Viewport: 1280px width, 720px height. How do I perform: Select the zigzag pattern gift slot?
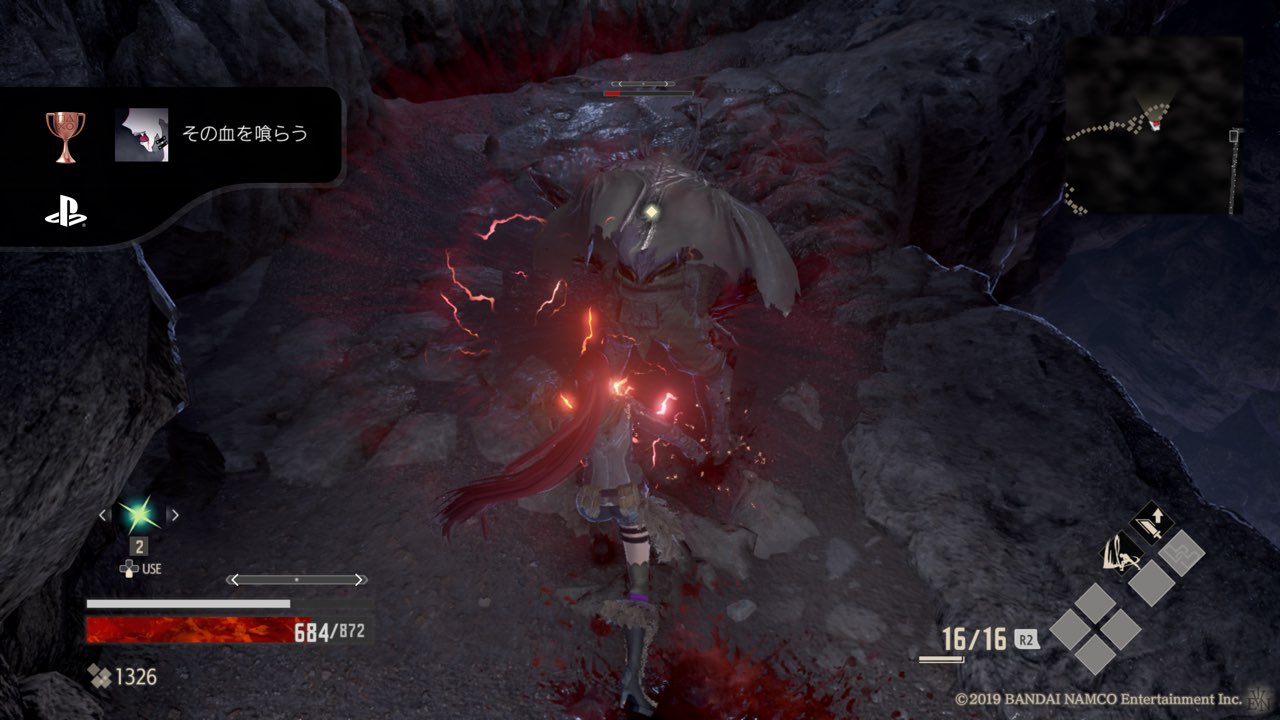(x=1183, y=552)
